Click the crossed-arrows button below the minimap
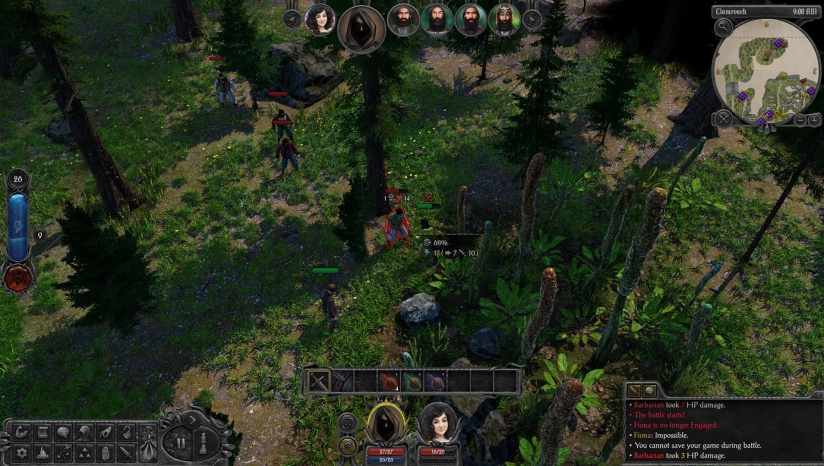This screenshot has width=824, height=466. click(723, 118)
